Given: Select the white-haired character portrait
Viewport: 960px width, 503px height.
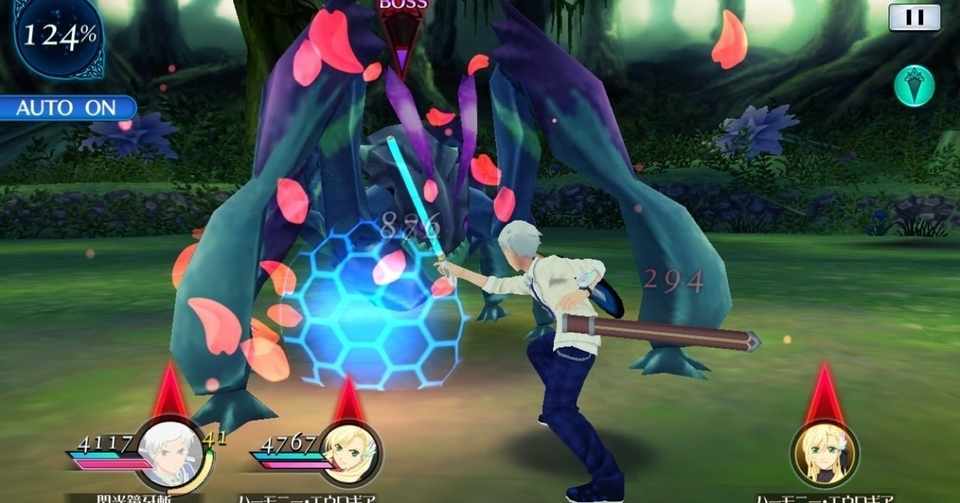Looking at the screenshot, I should [168, 451].
